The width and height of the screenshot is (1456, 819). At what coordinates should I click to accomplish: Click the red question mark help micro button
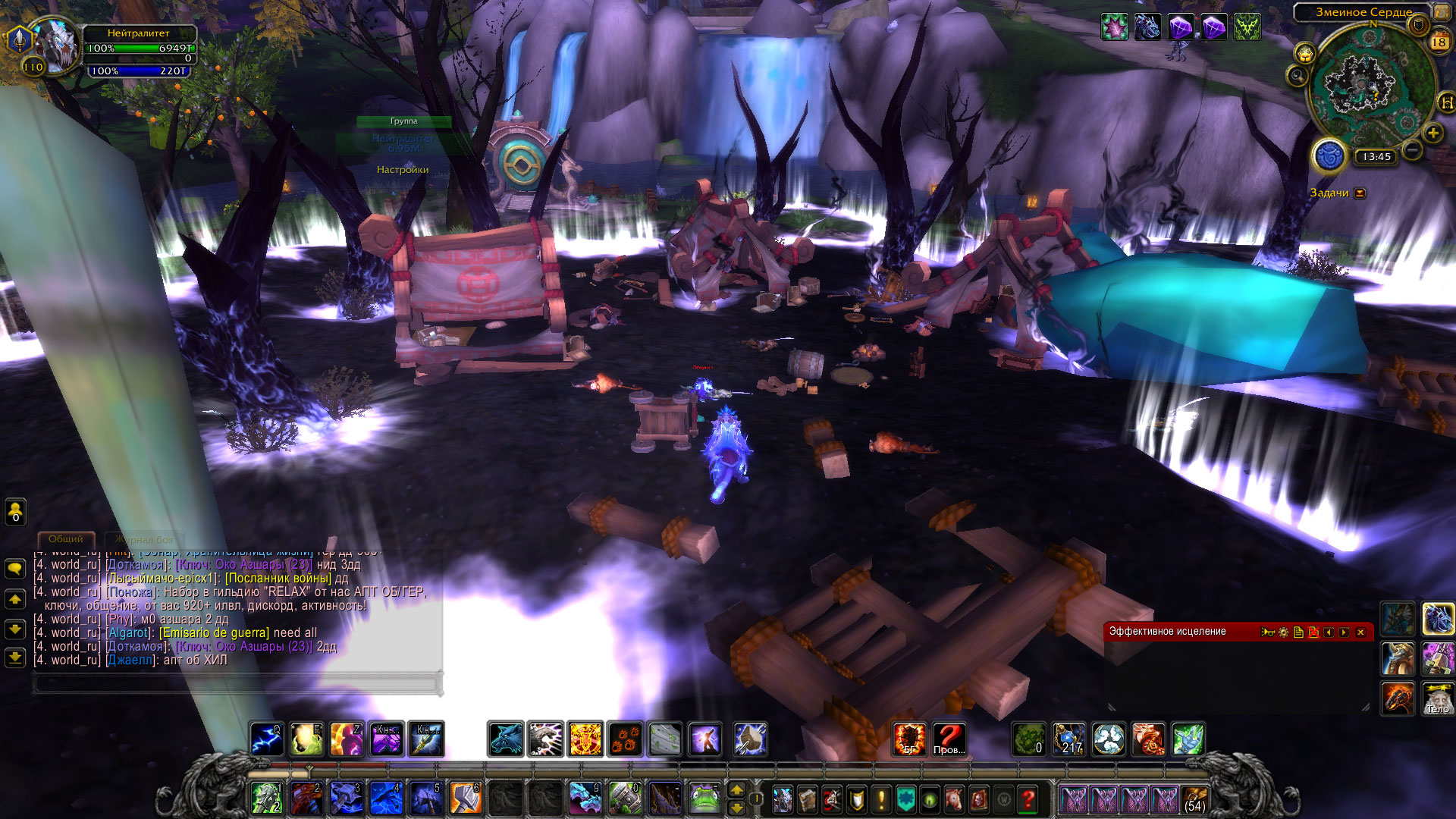[x=1028, y=799]
